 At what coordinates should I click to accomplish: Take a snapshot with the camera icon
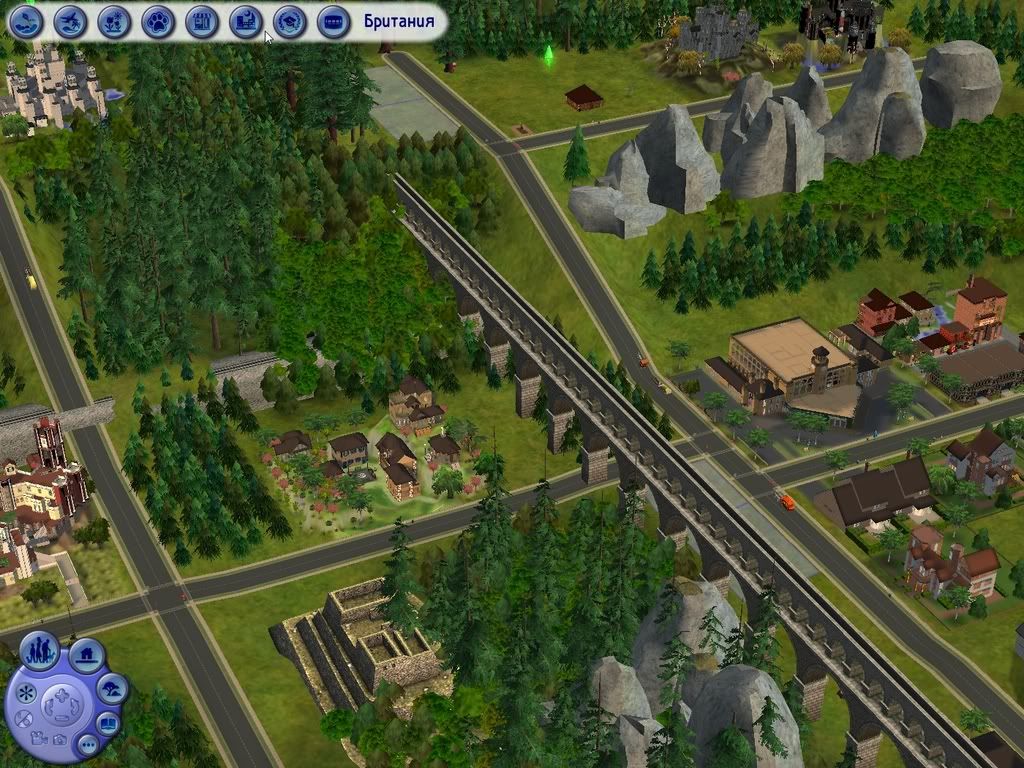[60, 741]
